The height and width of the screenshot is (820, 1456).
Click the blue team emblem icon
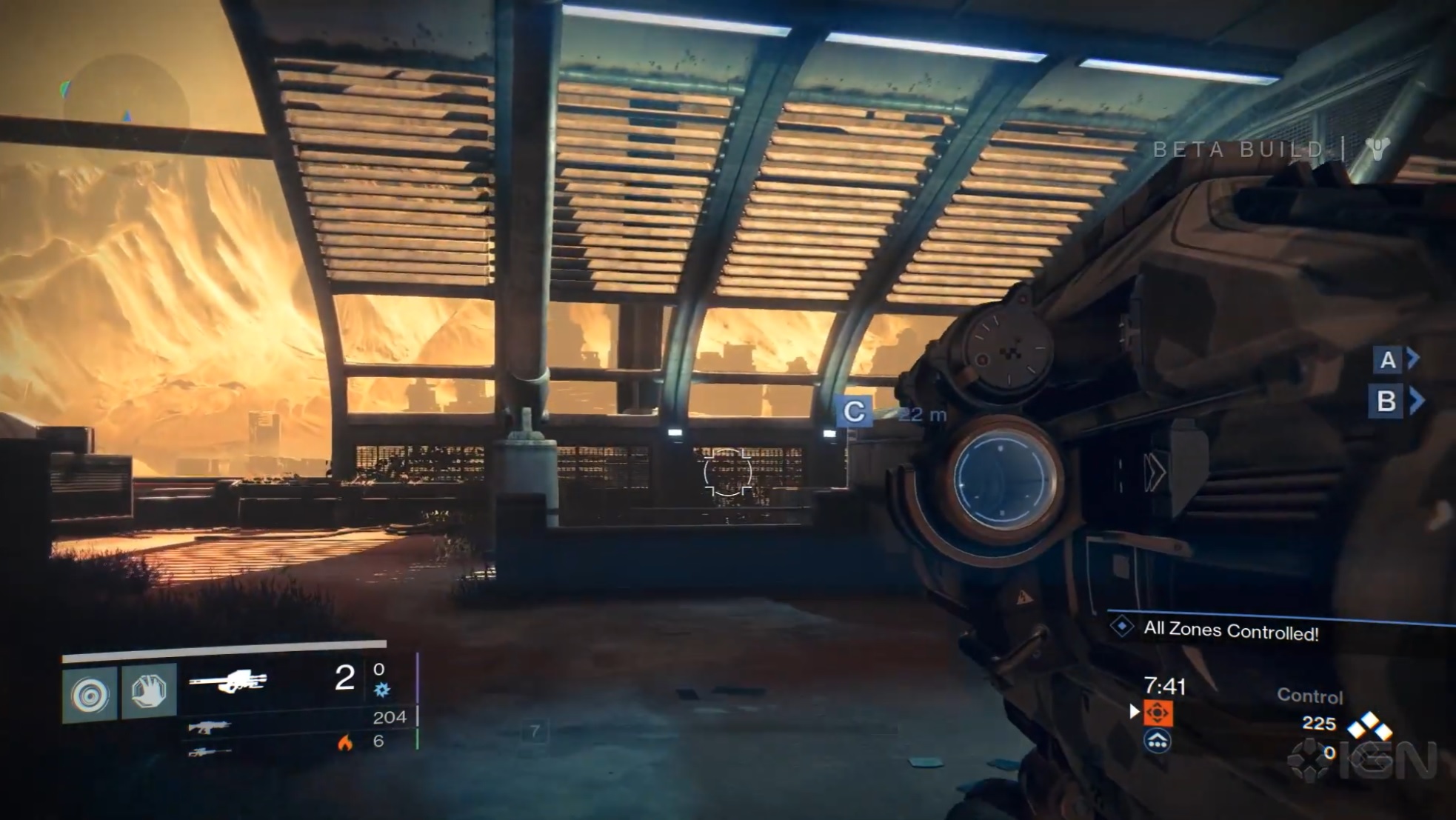click(x=1157, y=740)
